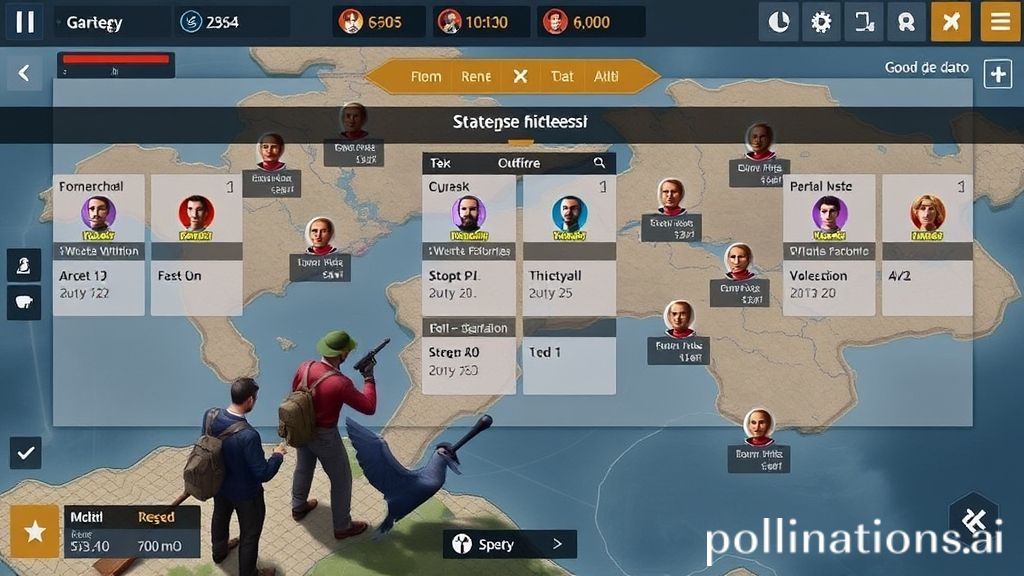
Task: Open the gear settings icon
Action: 821,22
